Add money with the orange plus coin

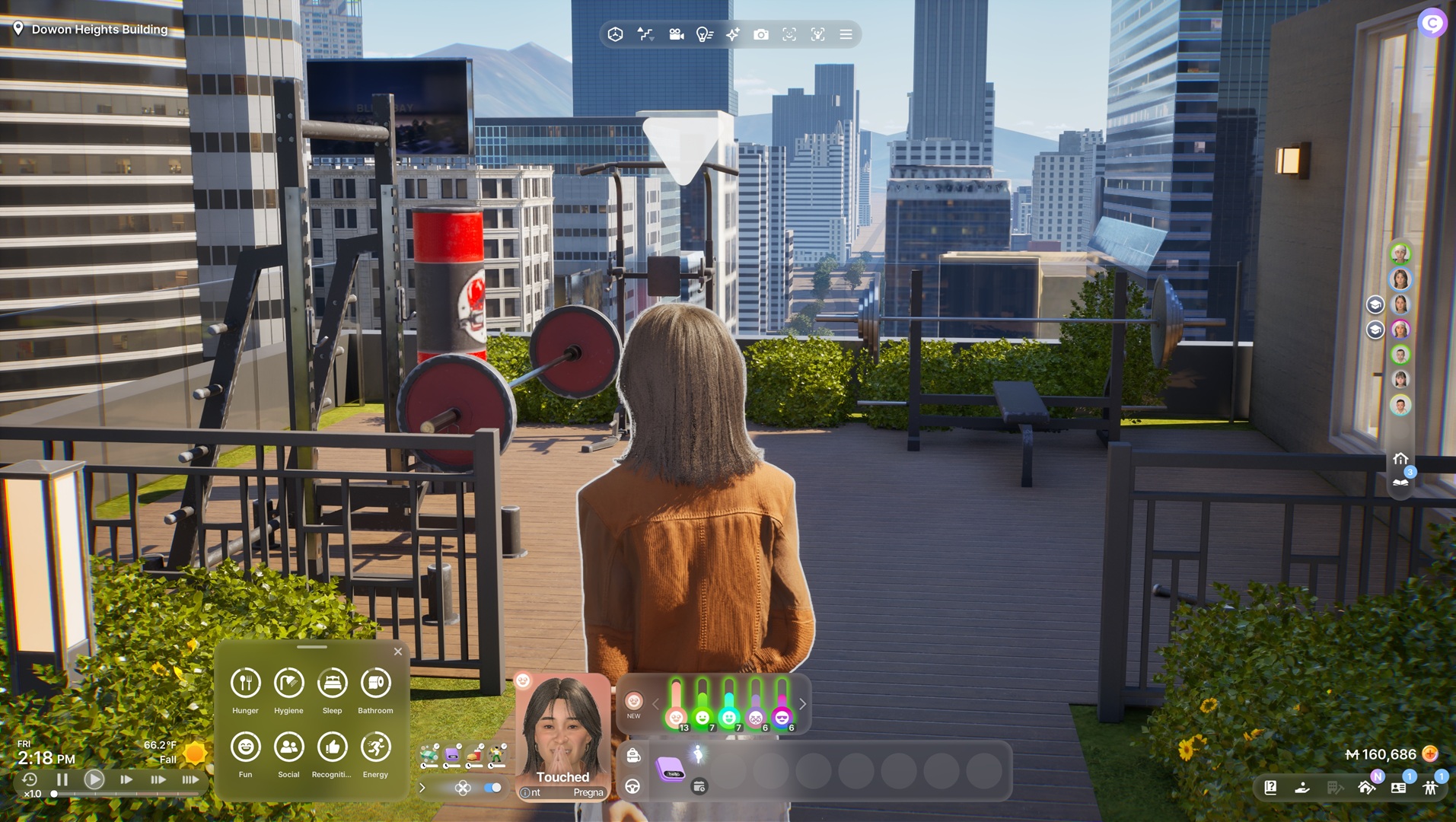[x=1430, y=753]
